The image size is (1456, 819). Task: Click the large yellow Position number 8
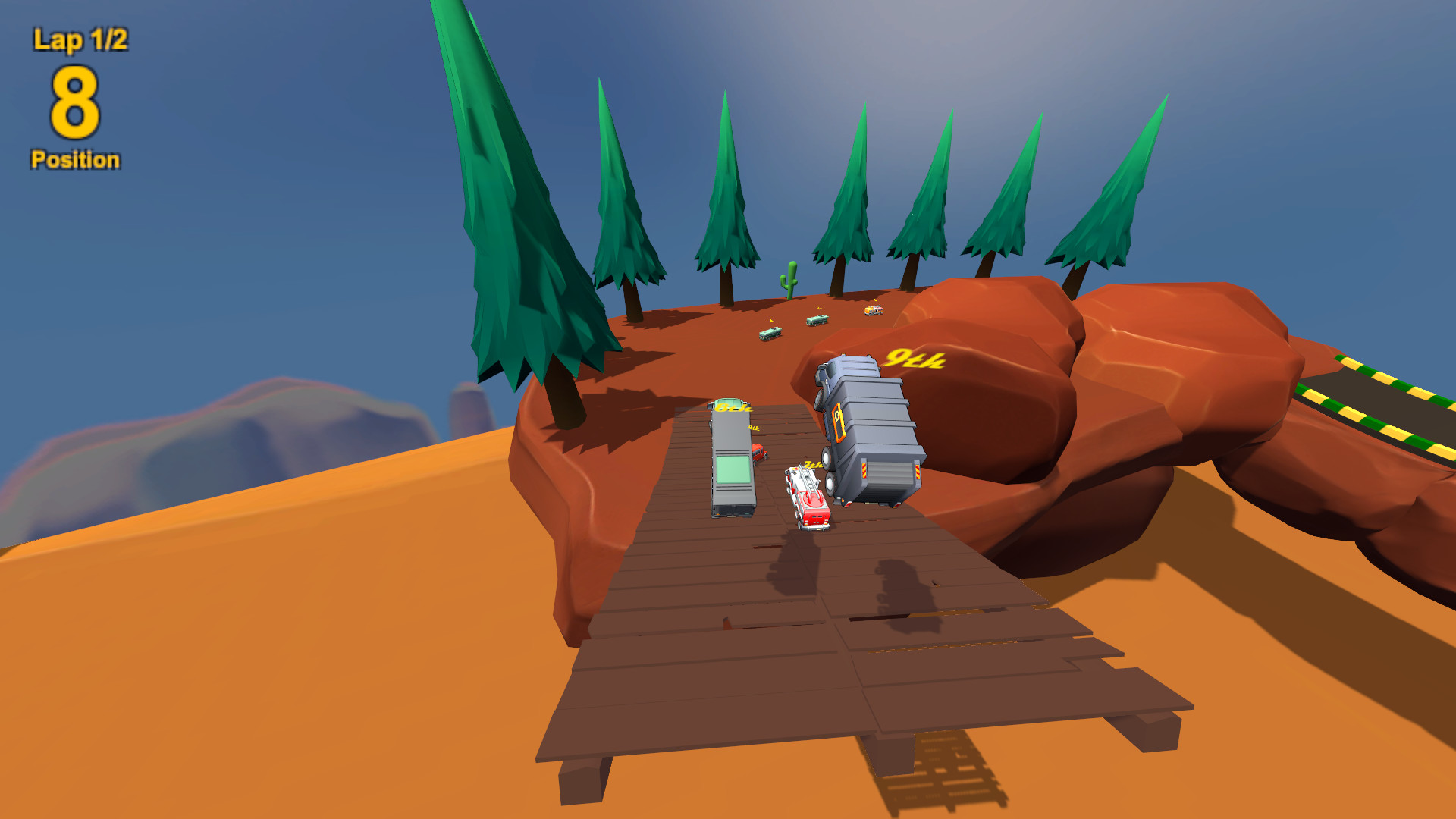(74, 102)
